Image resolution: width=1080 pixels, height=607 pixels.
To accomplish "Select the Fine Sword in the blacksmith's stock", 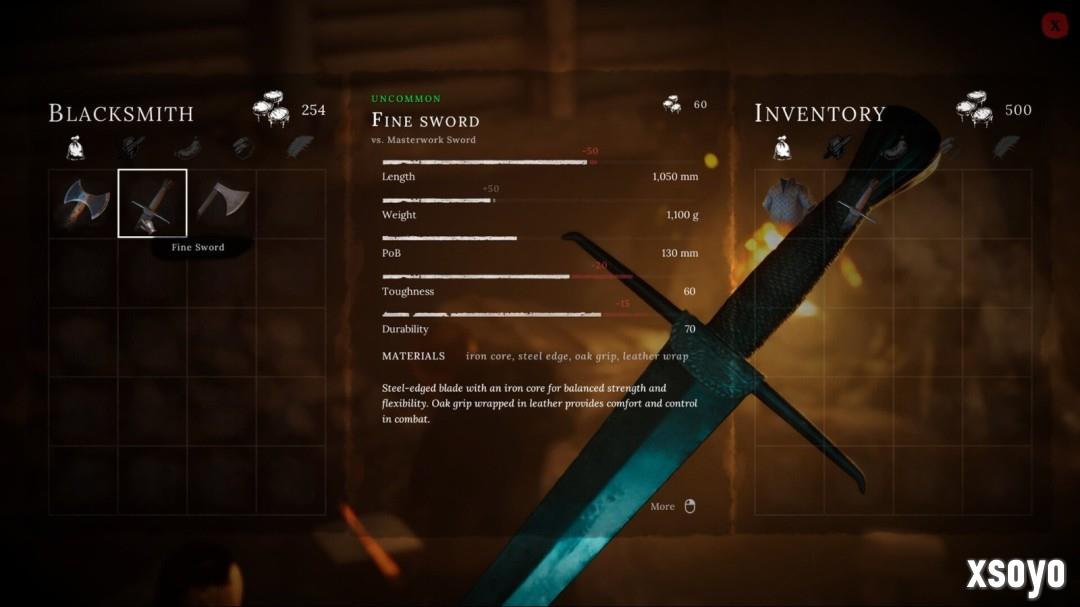I will pyautogui.click(x=152, y=203).
